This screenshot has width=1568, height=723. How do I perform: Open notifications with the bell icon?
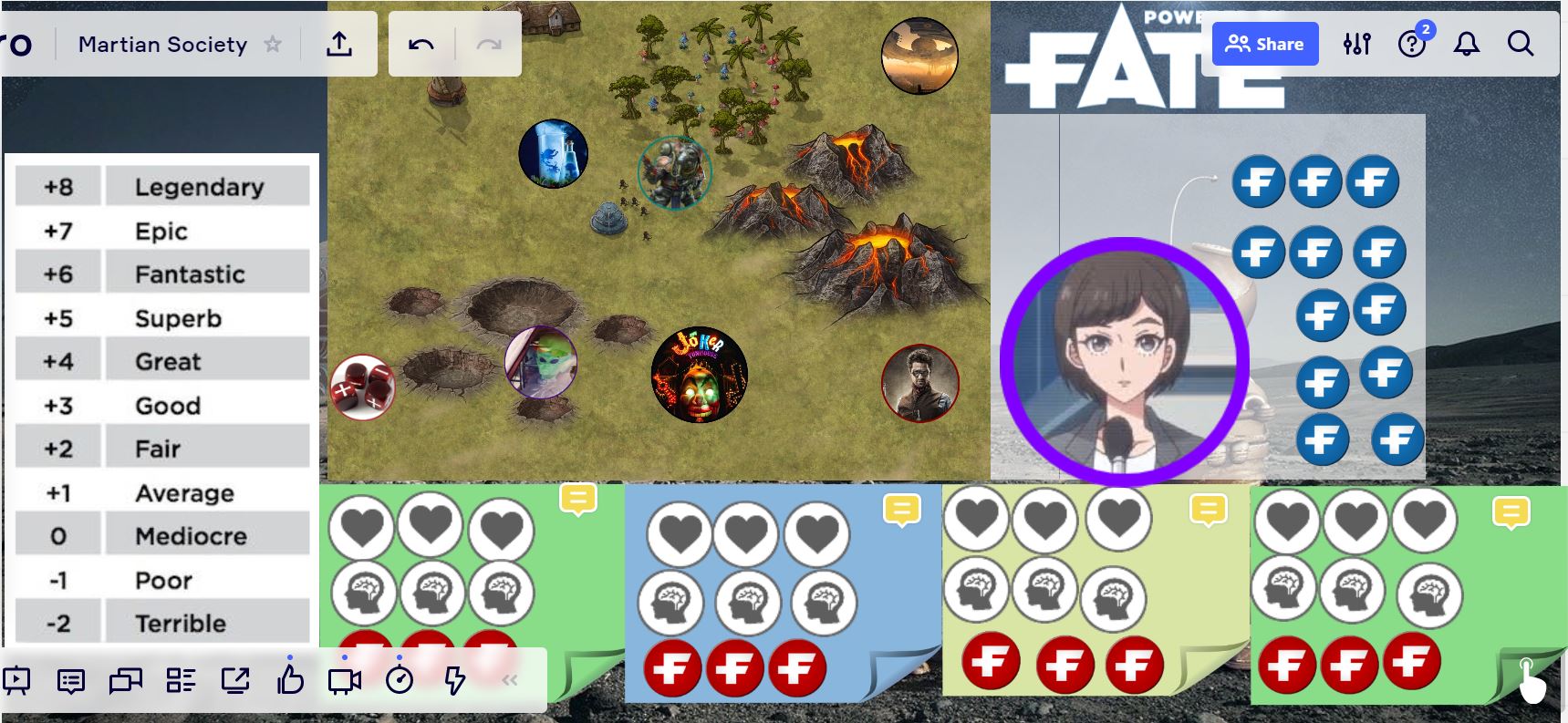tap(1467, 43)
